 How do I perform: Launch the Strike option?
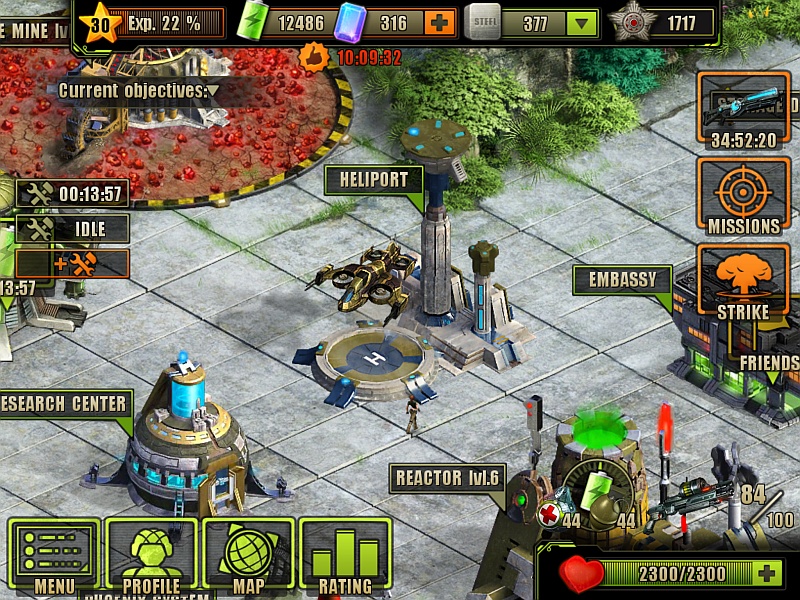(x=744, y=284)
